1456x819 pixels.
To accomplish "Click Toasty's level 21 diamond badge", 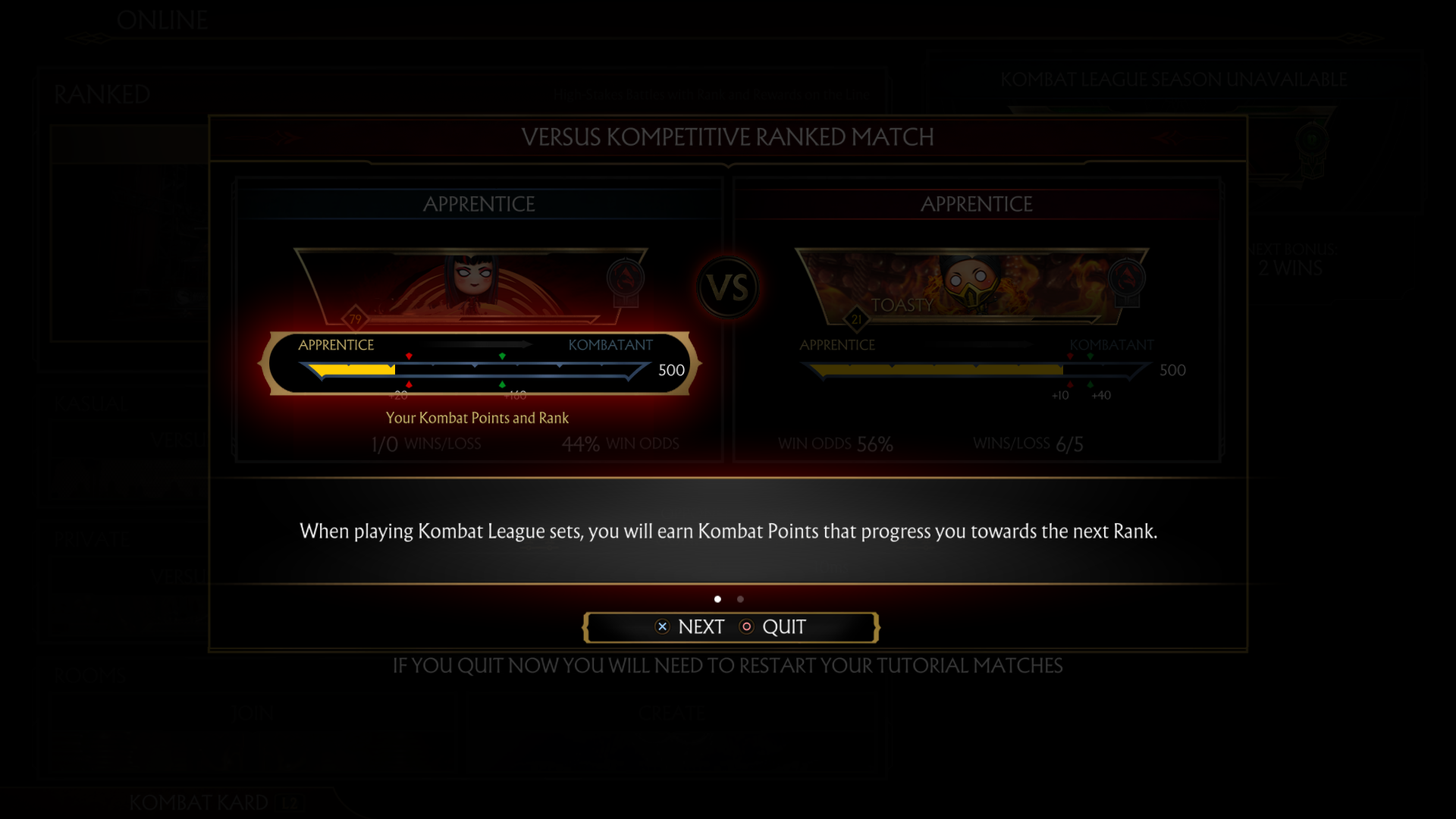I will (855, 319).
